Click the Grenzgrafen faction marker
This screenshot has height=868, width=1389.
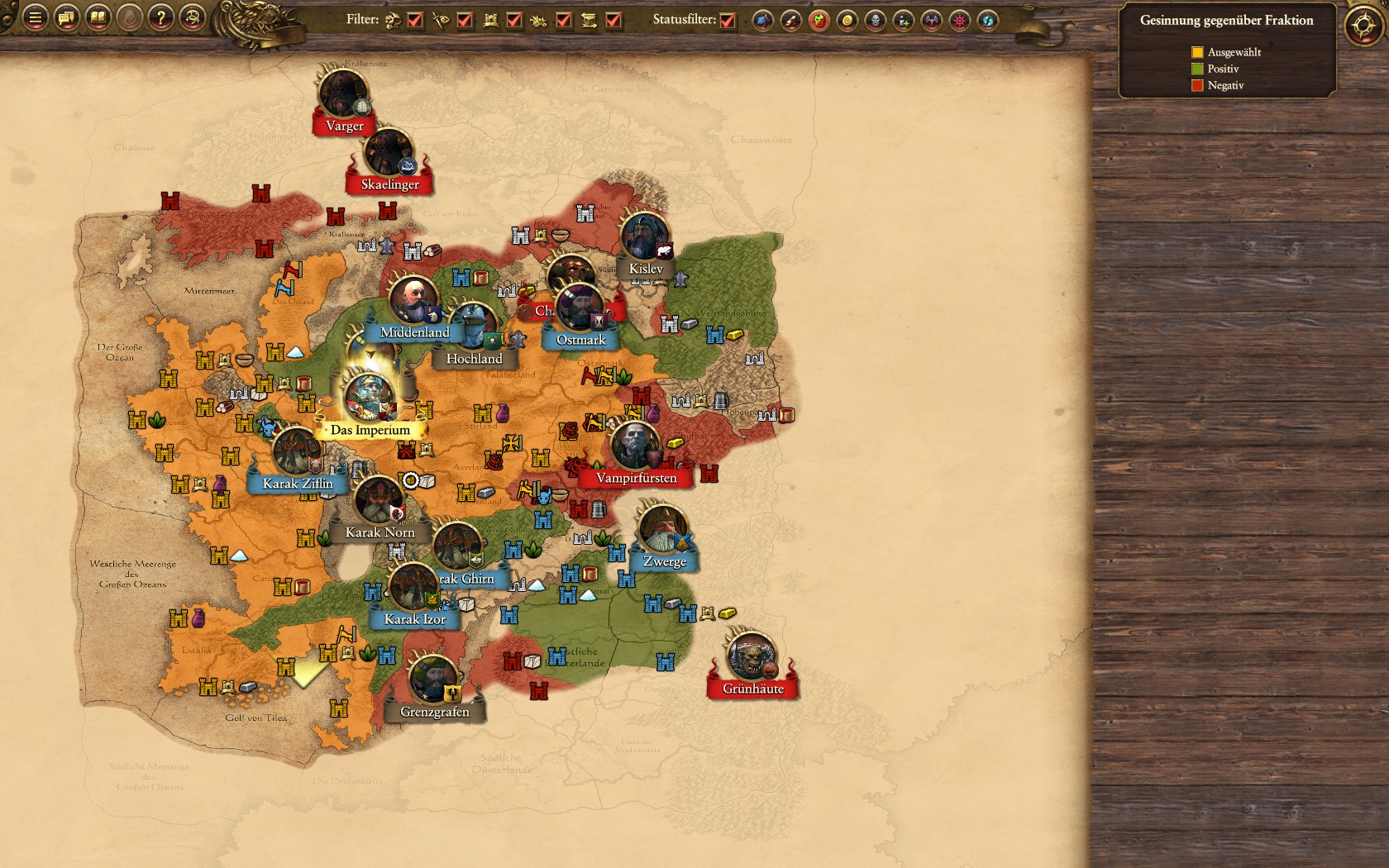(x=433, y=680)
